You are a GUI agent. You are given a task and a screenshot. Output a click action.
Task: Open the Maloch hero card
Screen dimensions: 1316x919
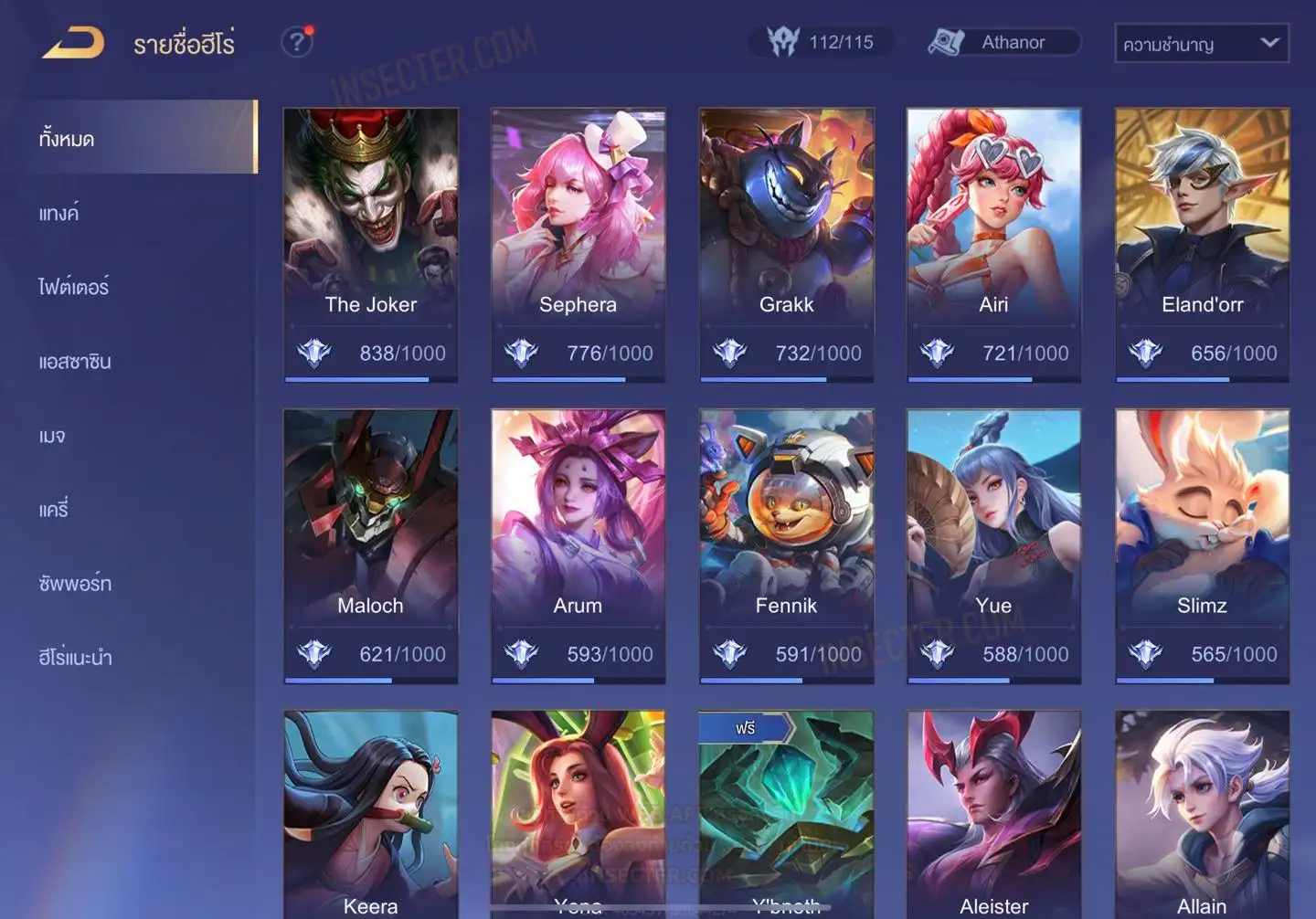(371, 545)
